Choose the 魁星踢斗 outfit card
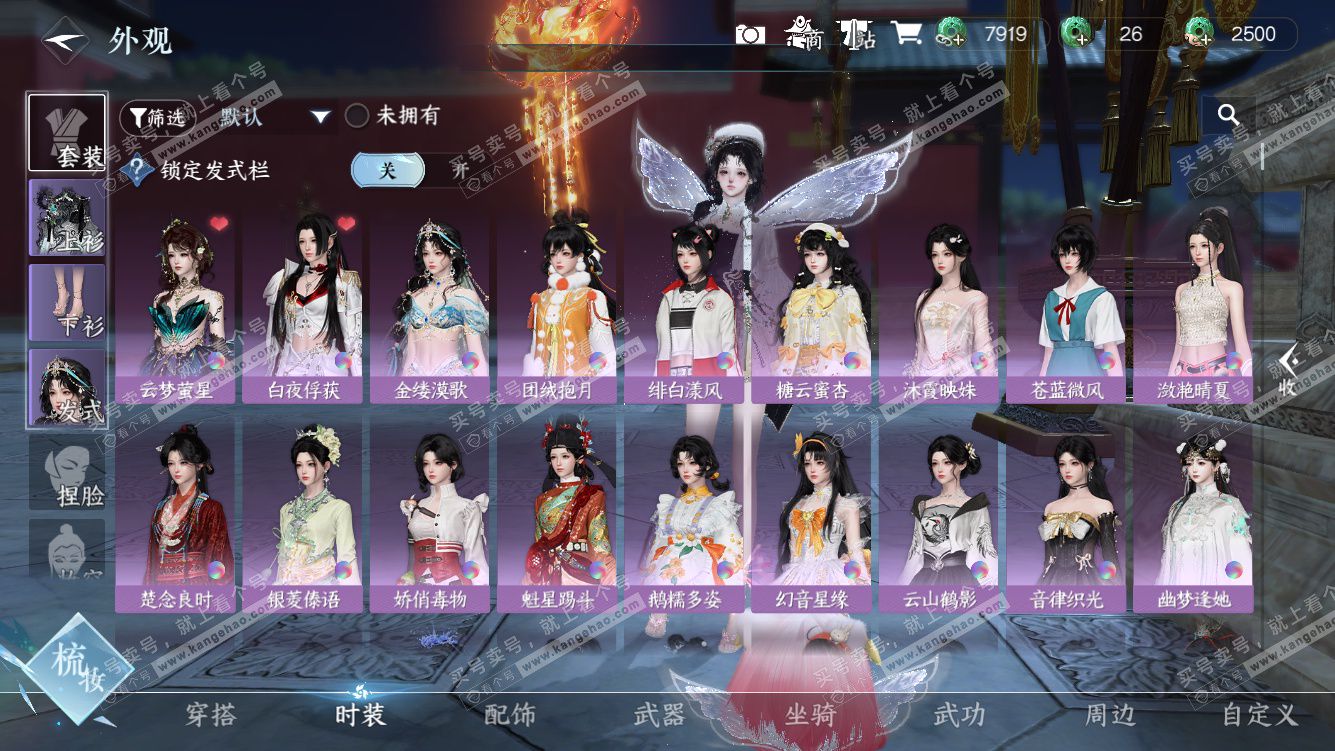 [557, 515]
